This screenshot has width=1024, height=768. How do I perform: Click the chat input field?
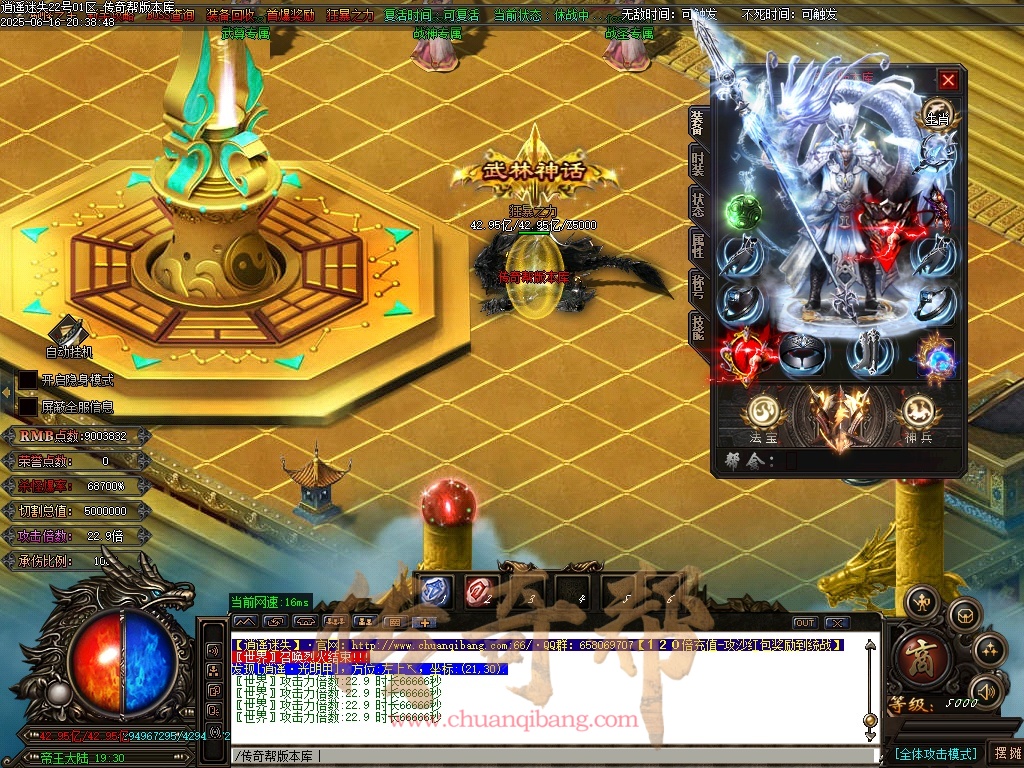click(x=550, y=755)
